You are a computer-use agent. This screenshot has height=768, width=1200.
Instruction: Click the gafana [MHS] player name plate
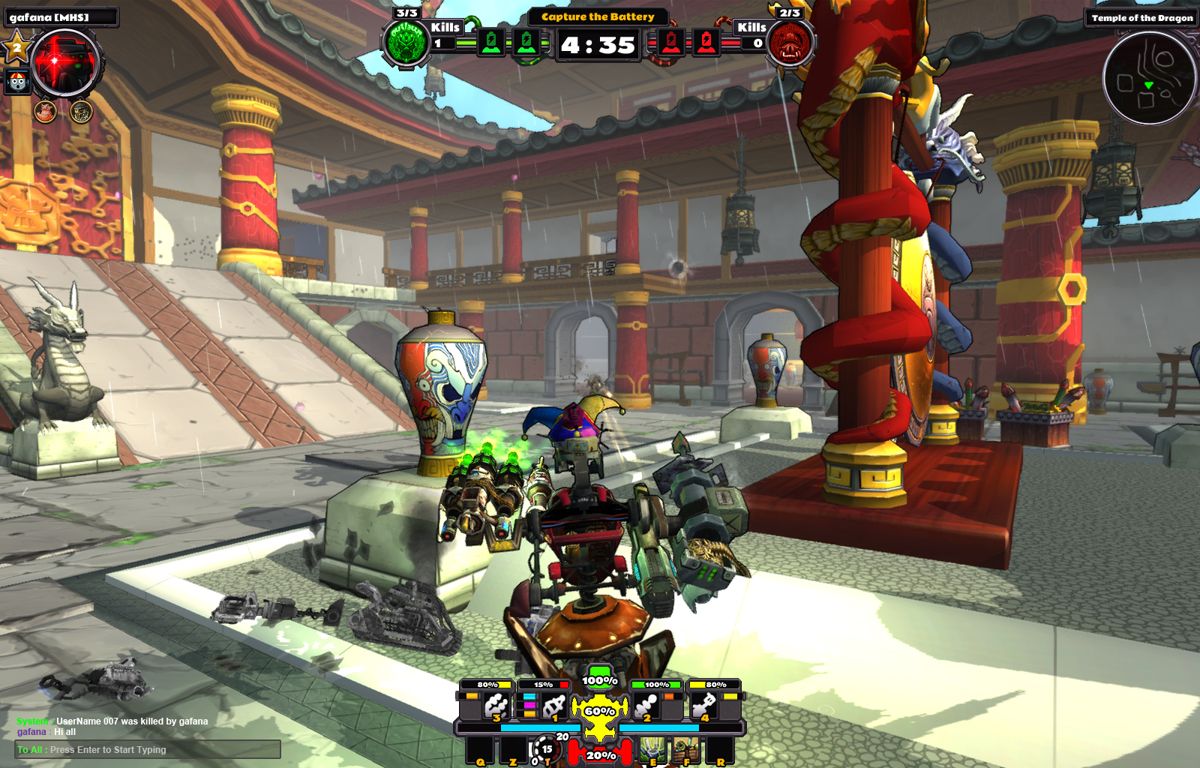coord(60,17)
